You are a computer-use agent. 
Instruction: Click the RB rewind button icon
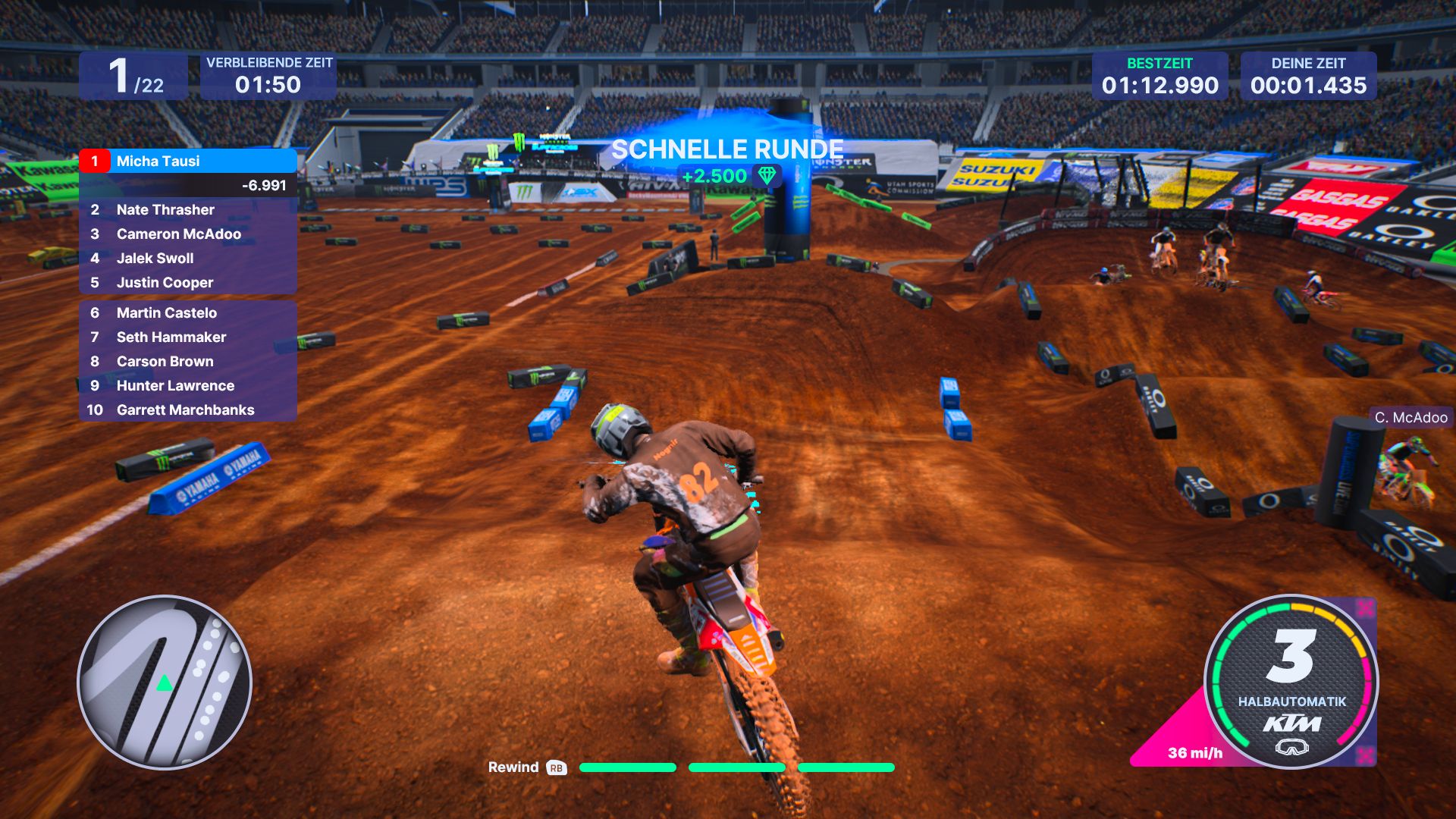point(557,767)
